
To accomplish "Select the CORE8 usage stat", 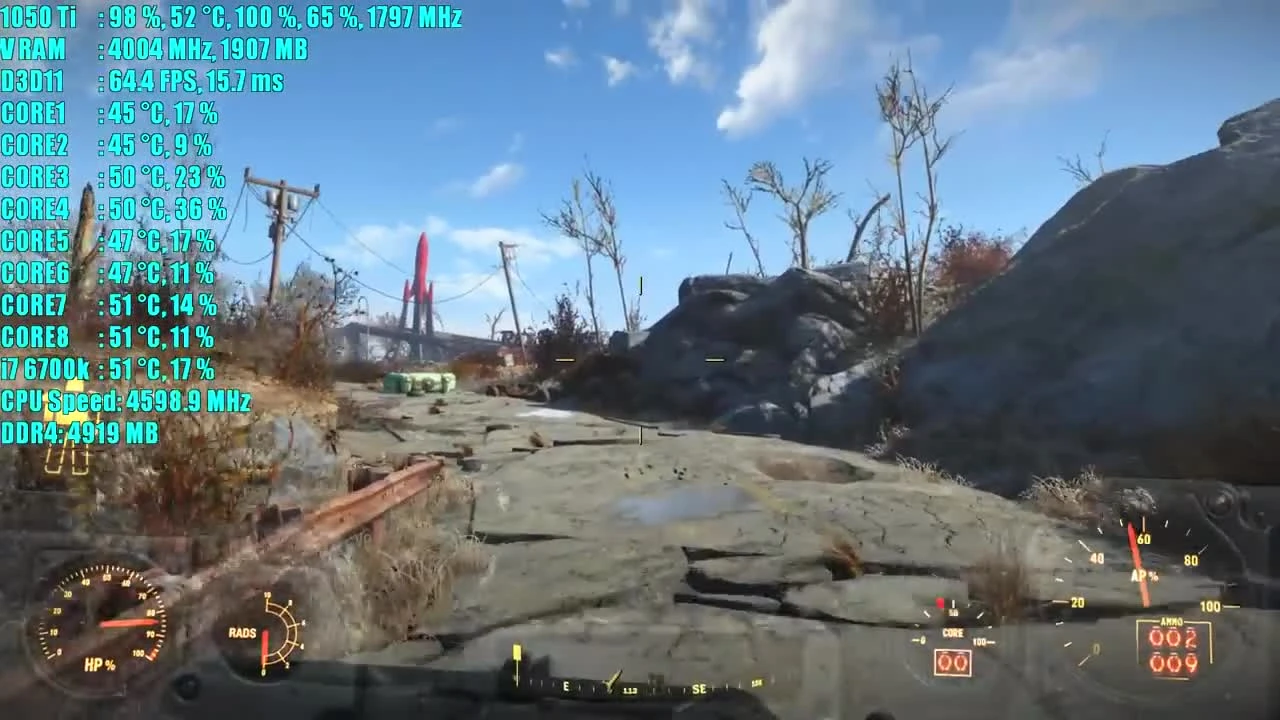I will 108,337.
